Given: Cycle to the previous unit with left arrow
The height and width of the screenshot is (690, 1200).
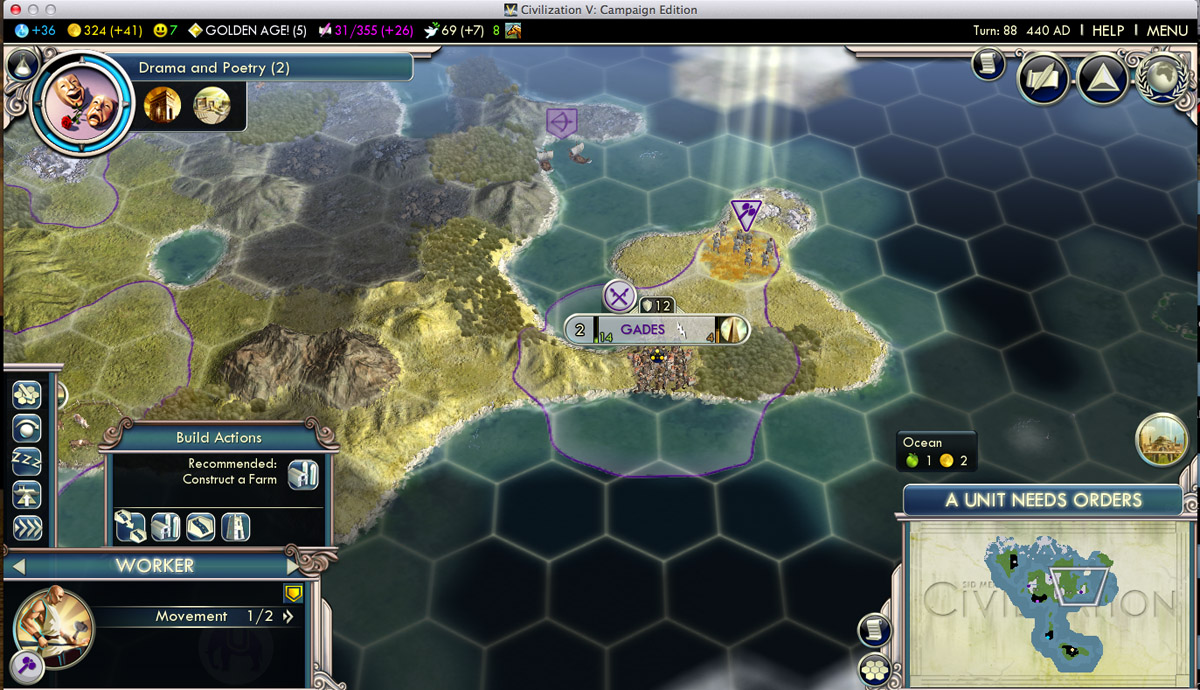Looking at the screenshot, I should pyautogui.click(x=18, y=566).
